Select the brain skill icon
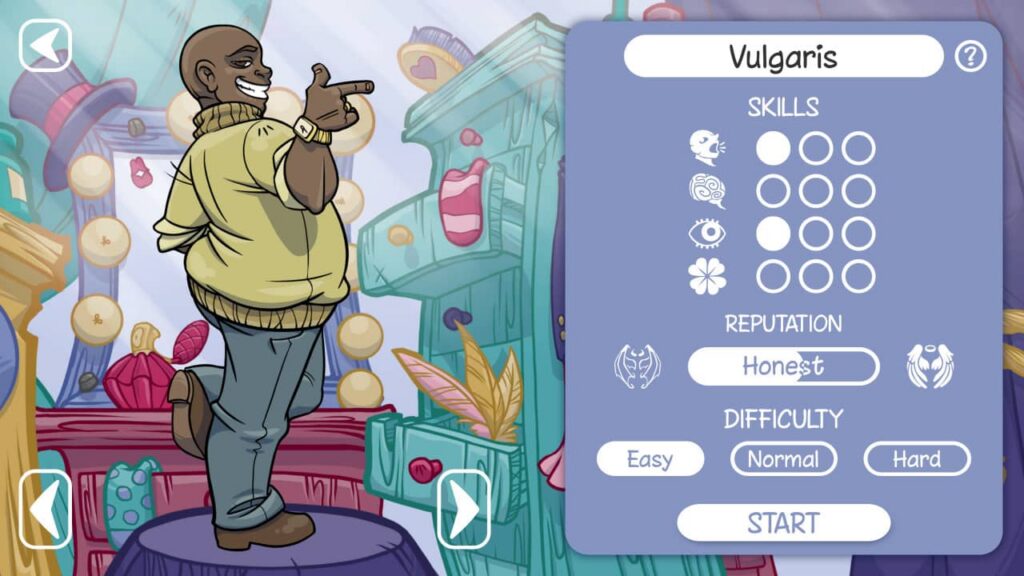Screen dimensions: 1024x576 coord(707,191)
